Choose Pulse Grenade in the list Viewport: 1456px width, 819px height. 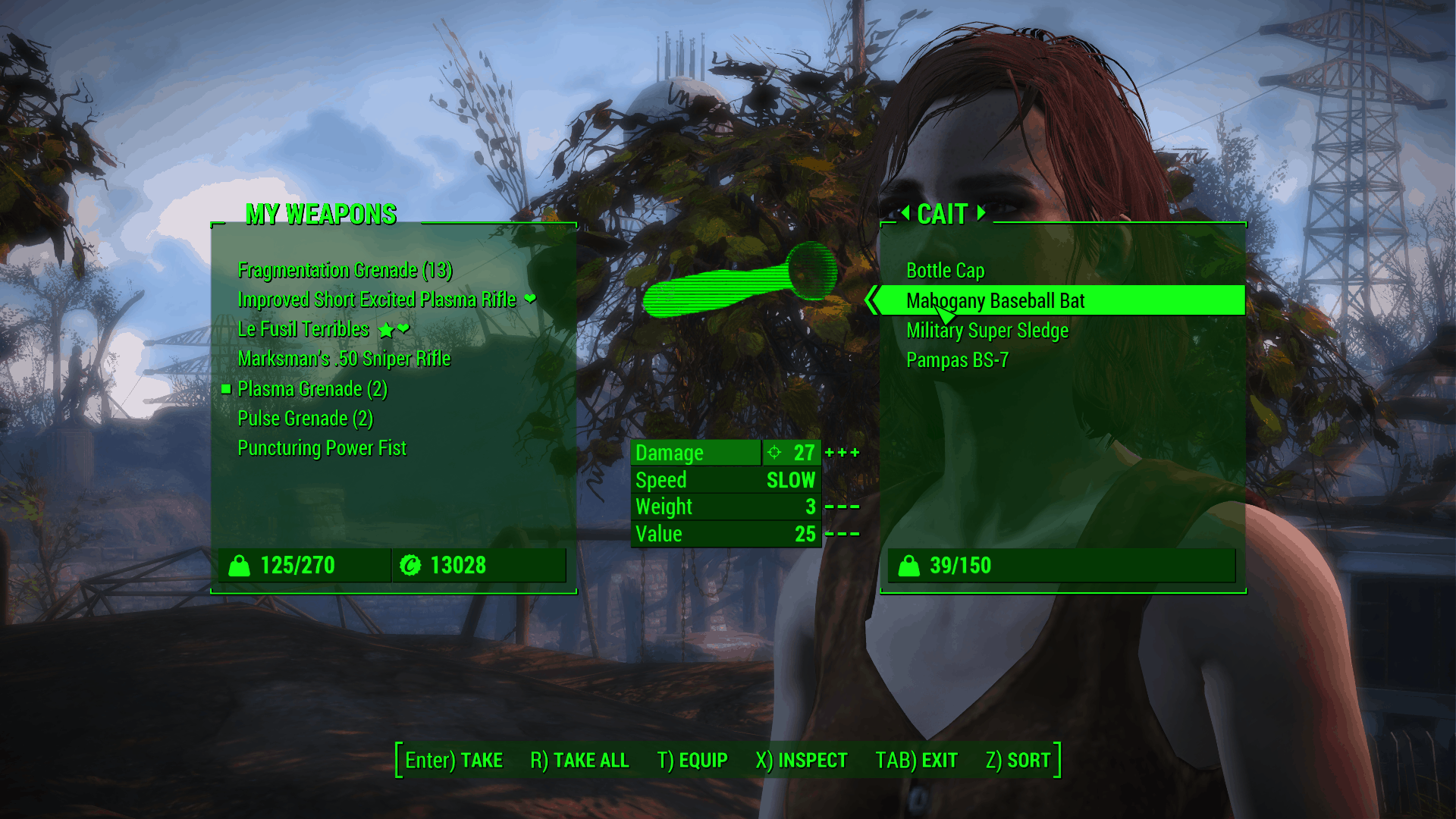point(305,419)
